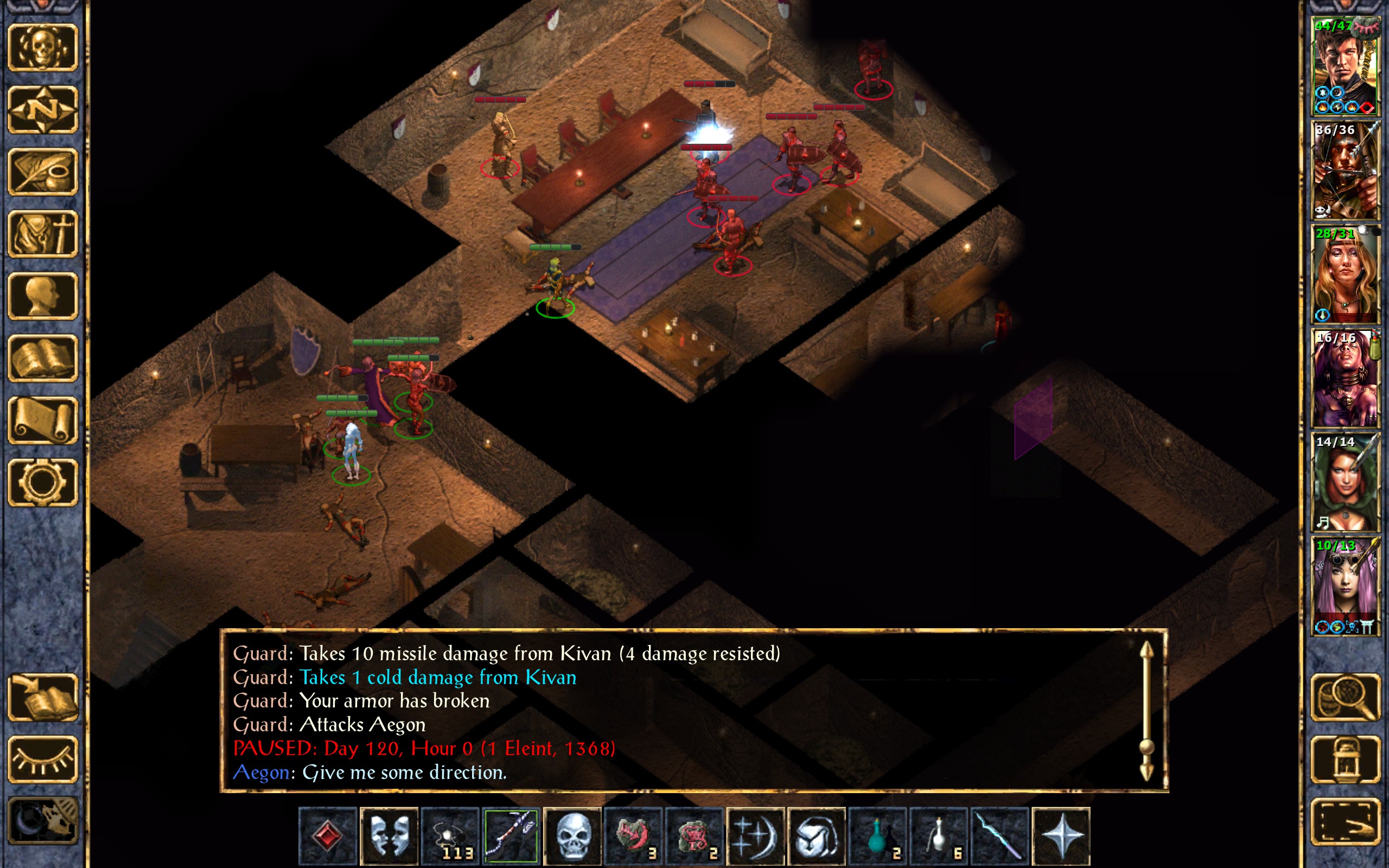Open quick loot with the magnifying glass button
The image size is (1389, 868).
click(1345, 697)
